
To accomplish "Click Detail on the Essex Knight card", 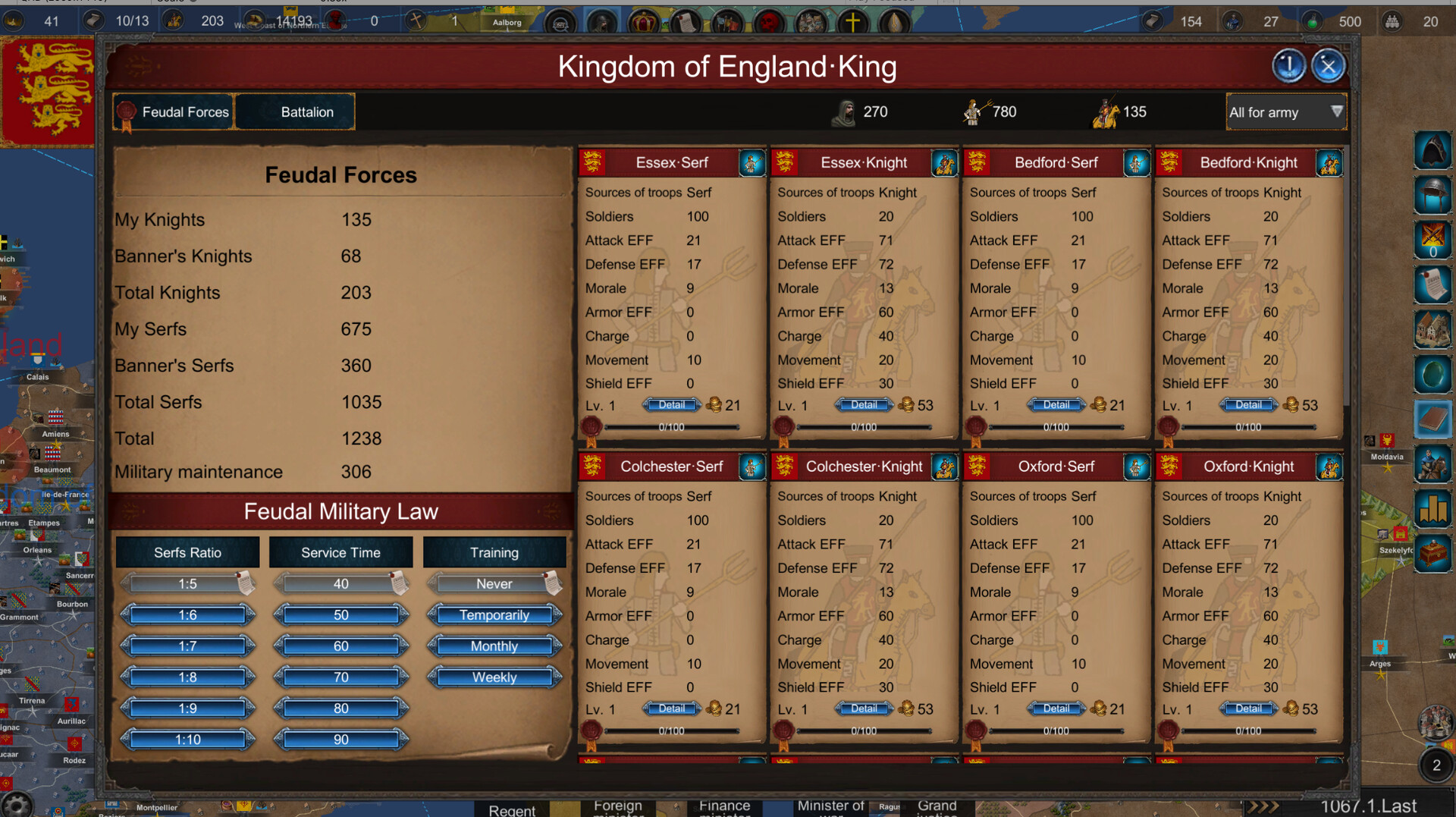I will click(x=863, y=404).
